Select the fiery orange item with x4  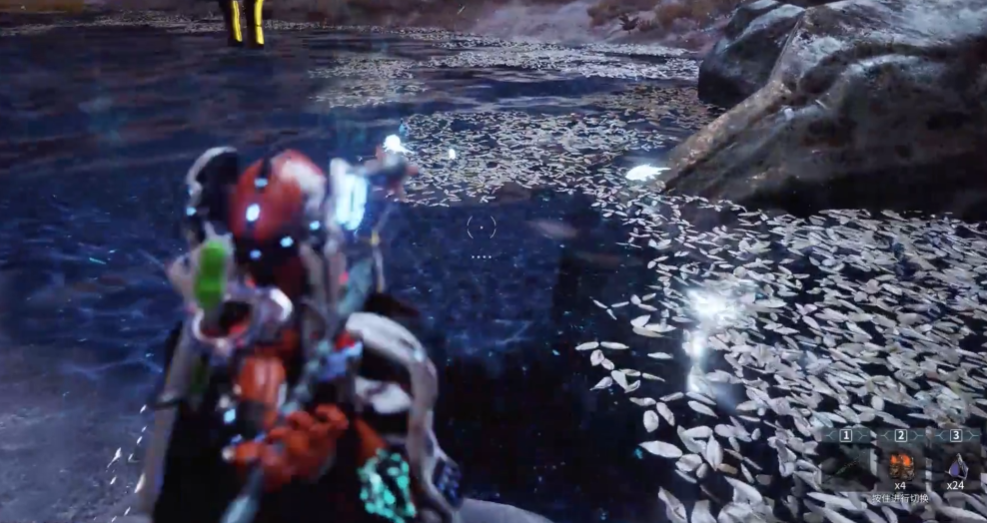(901, 465)
